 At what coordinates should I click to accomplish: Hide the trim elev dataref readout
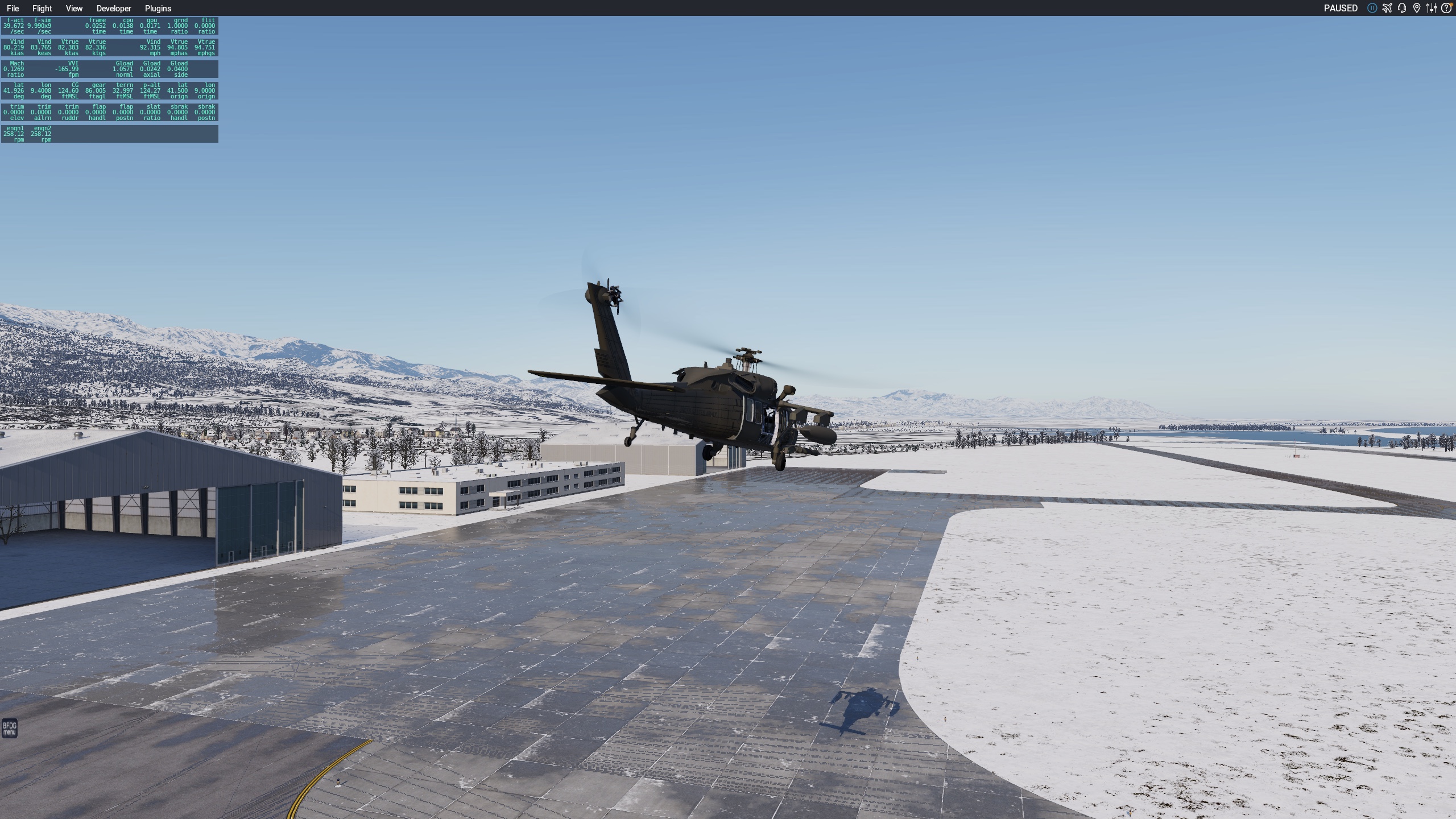[x=14, y=113]
